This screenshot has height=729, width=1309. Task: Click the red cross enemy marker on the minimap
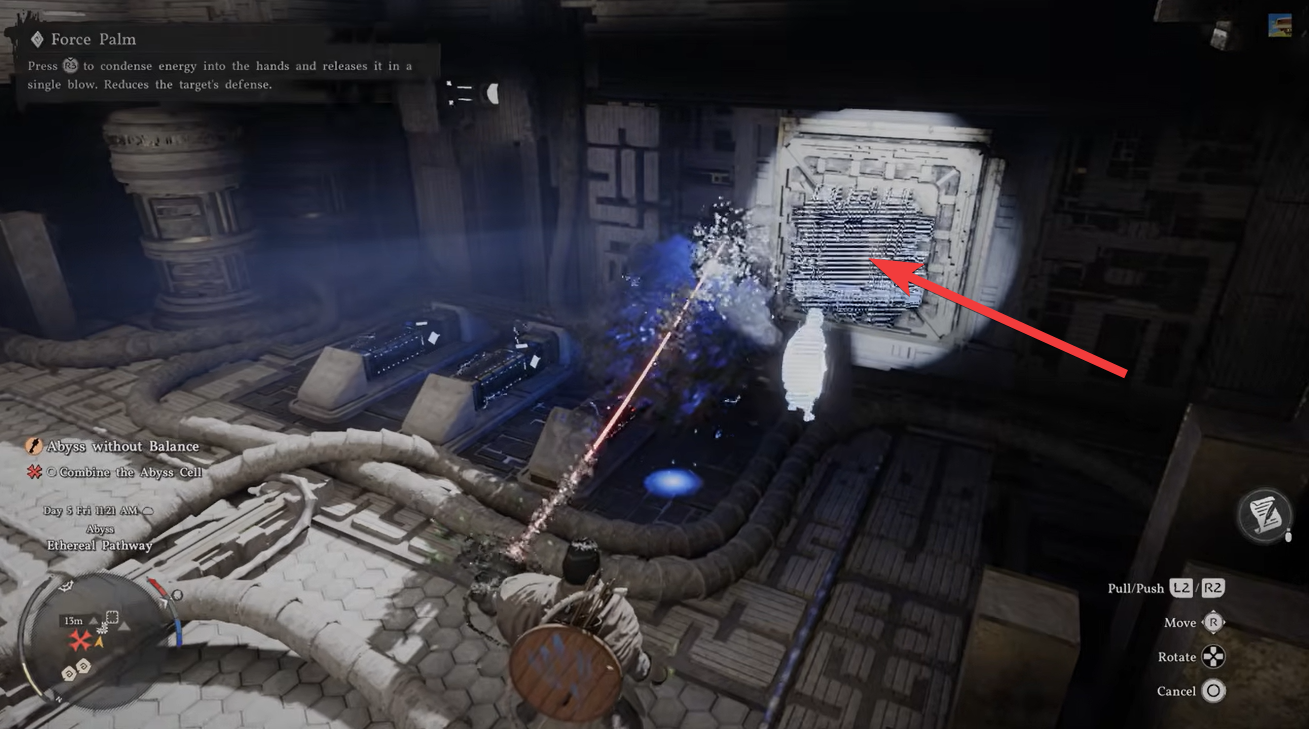click(79, 640)
